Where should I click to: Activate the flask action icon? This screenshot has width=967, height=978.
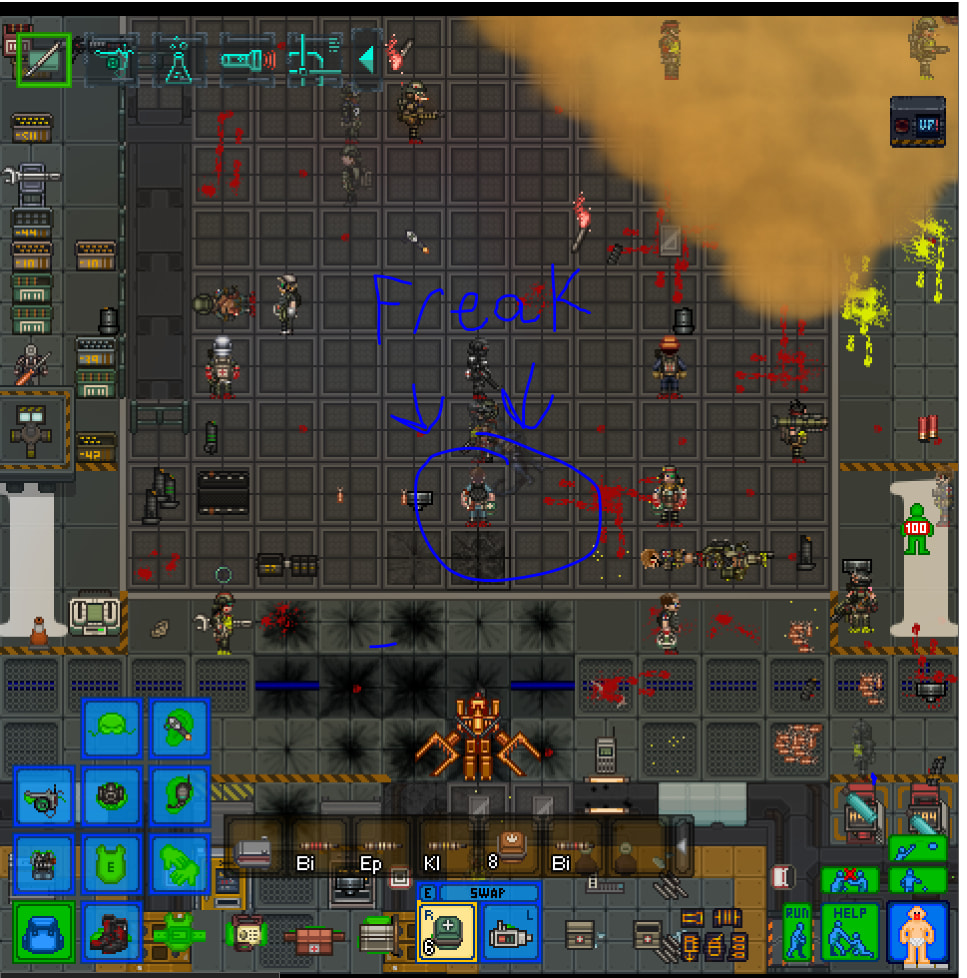coord(179,60)
